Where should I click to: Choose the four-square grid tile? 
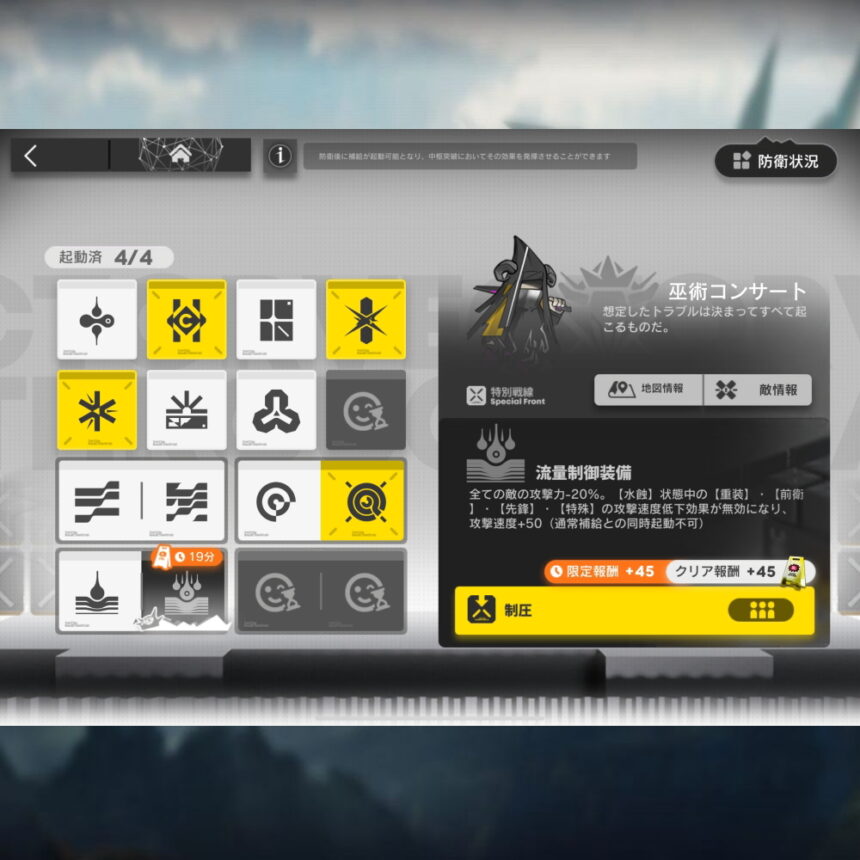pyautogui.click(x=276, y=320)
